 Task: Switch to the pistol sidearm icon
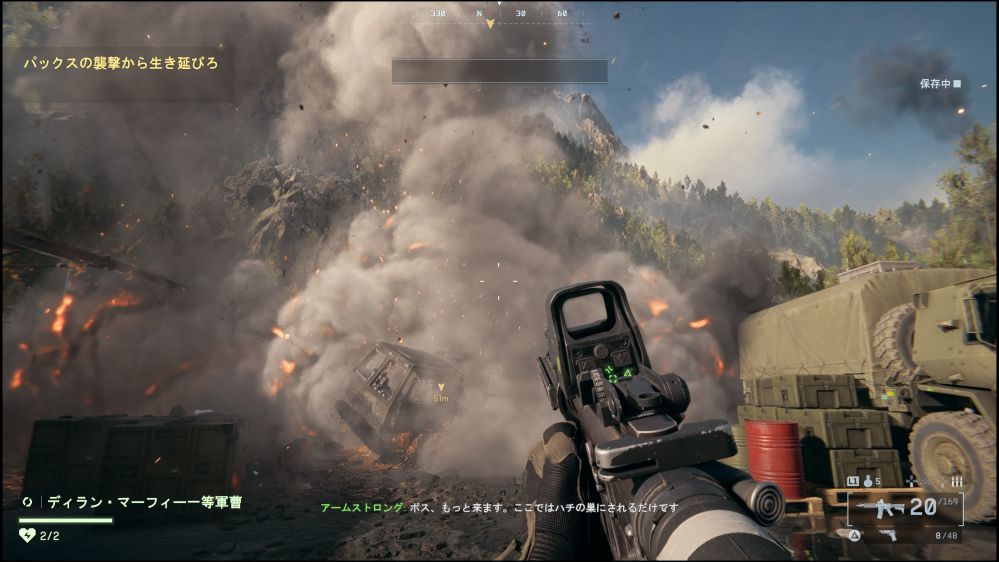886,535
